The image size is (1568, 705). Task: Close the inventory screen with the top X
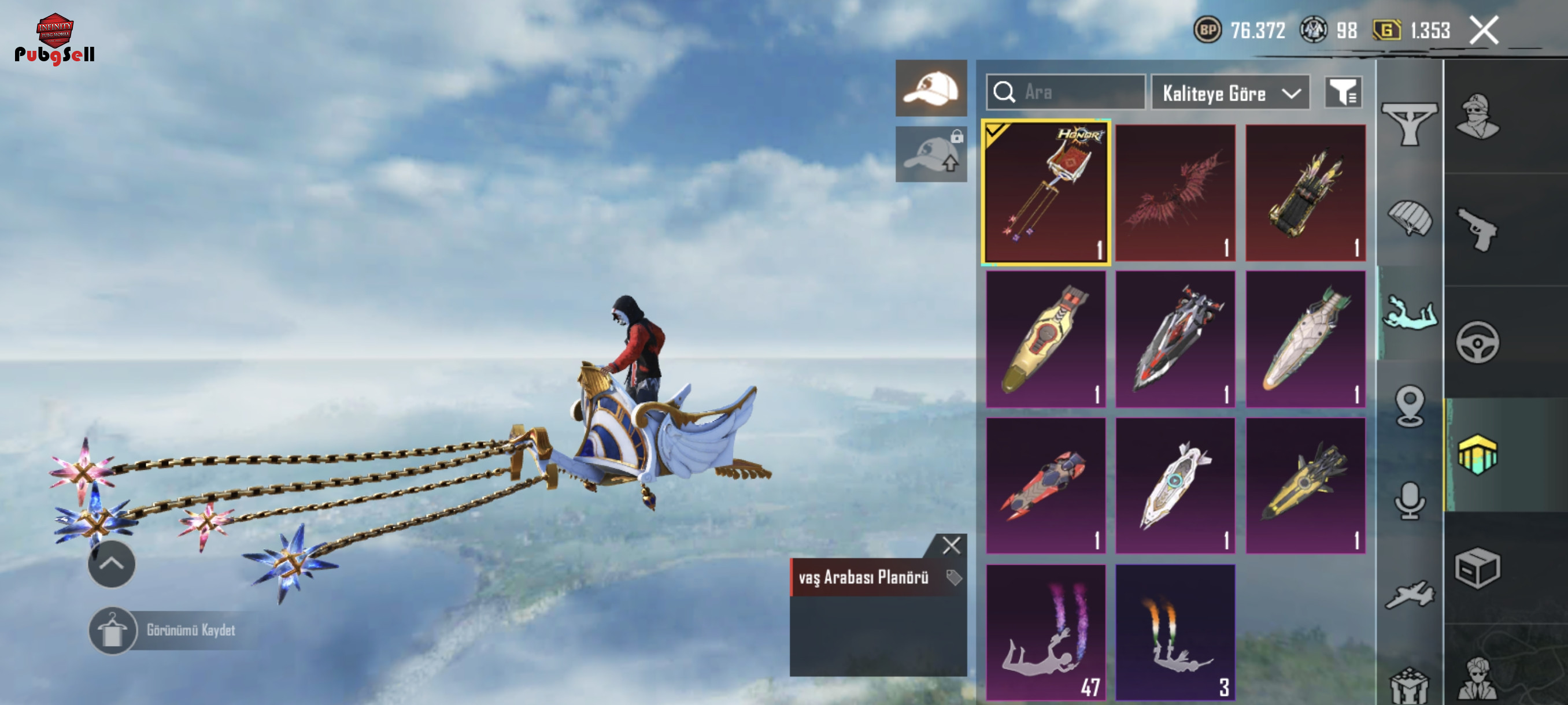1484,31
